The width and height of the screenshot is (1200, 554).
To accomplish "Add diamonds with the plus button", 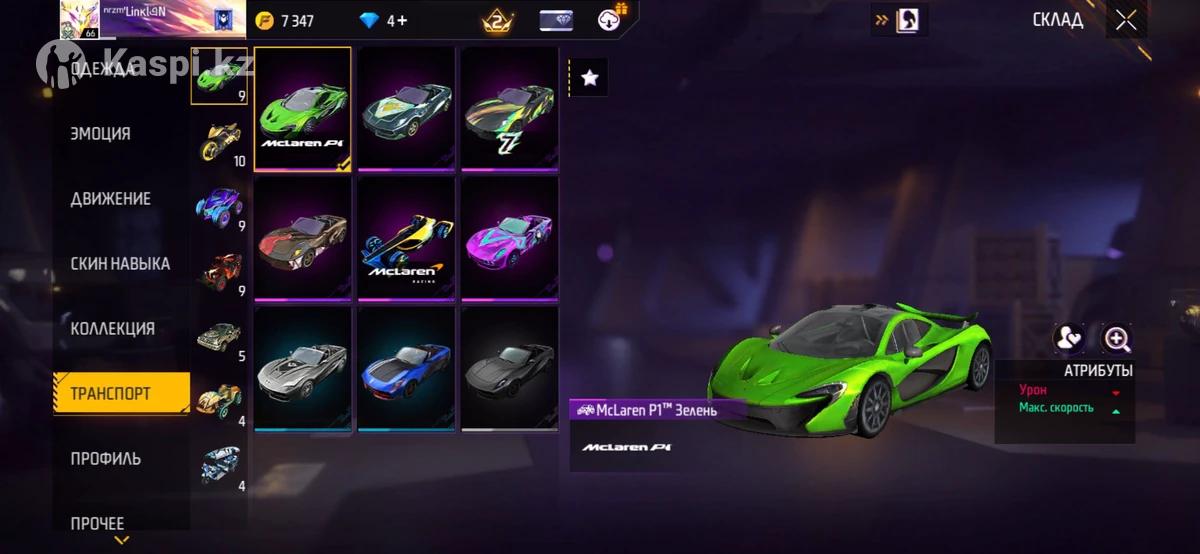I will click(402, 20).
